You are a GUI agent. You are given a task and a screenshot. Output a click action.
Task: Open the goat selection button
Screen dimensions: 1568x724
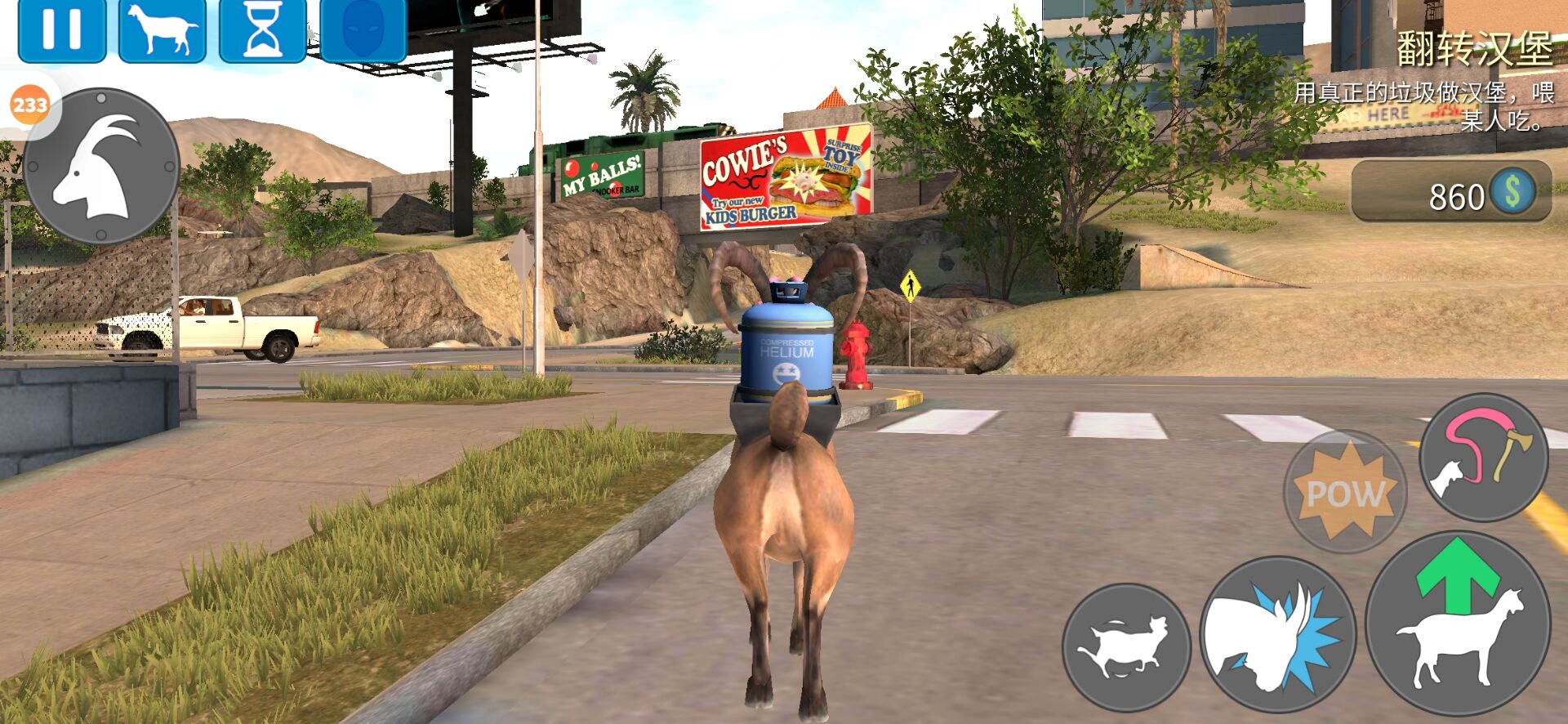[163, 30]
